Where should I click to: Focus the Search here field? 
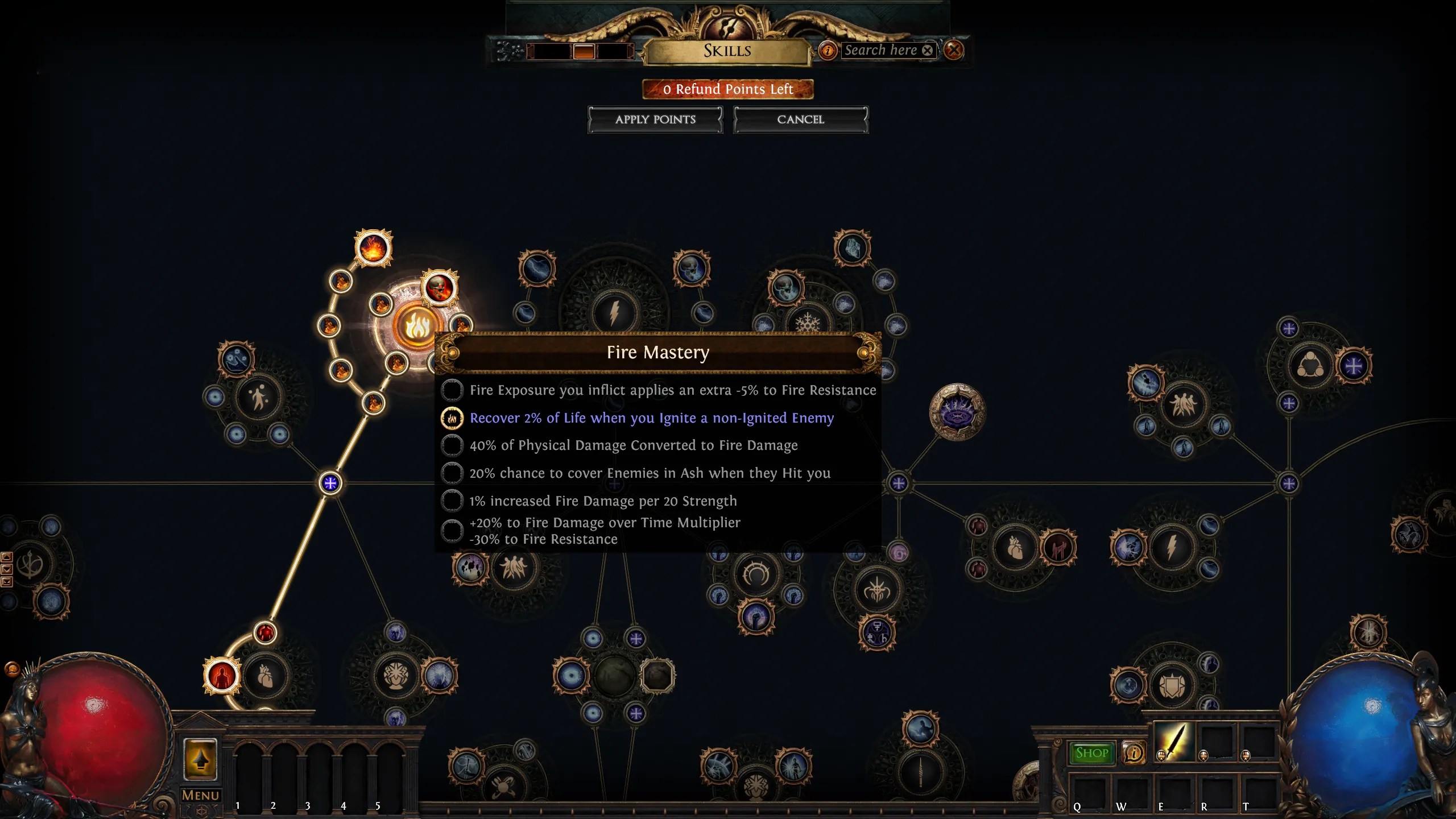point(880,50)
